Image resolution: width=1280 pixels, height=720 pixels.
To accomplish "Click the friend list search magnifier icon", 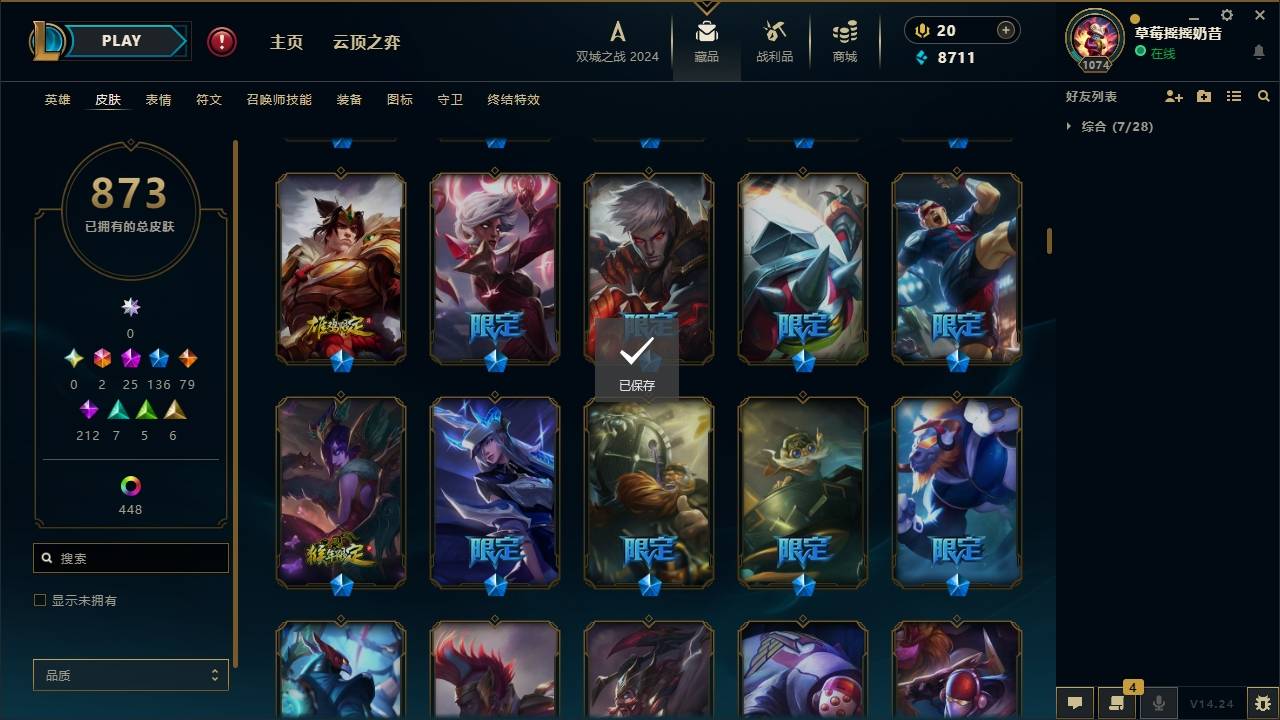I will (1263, 95).
